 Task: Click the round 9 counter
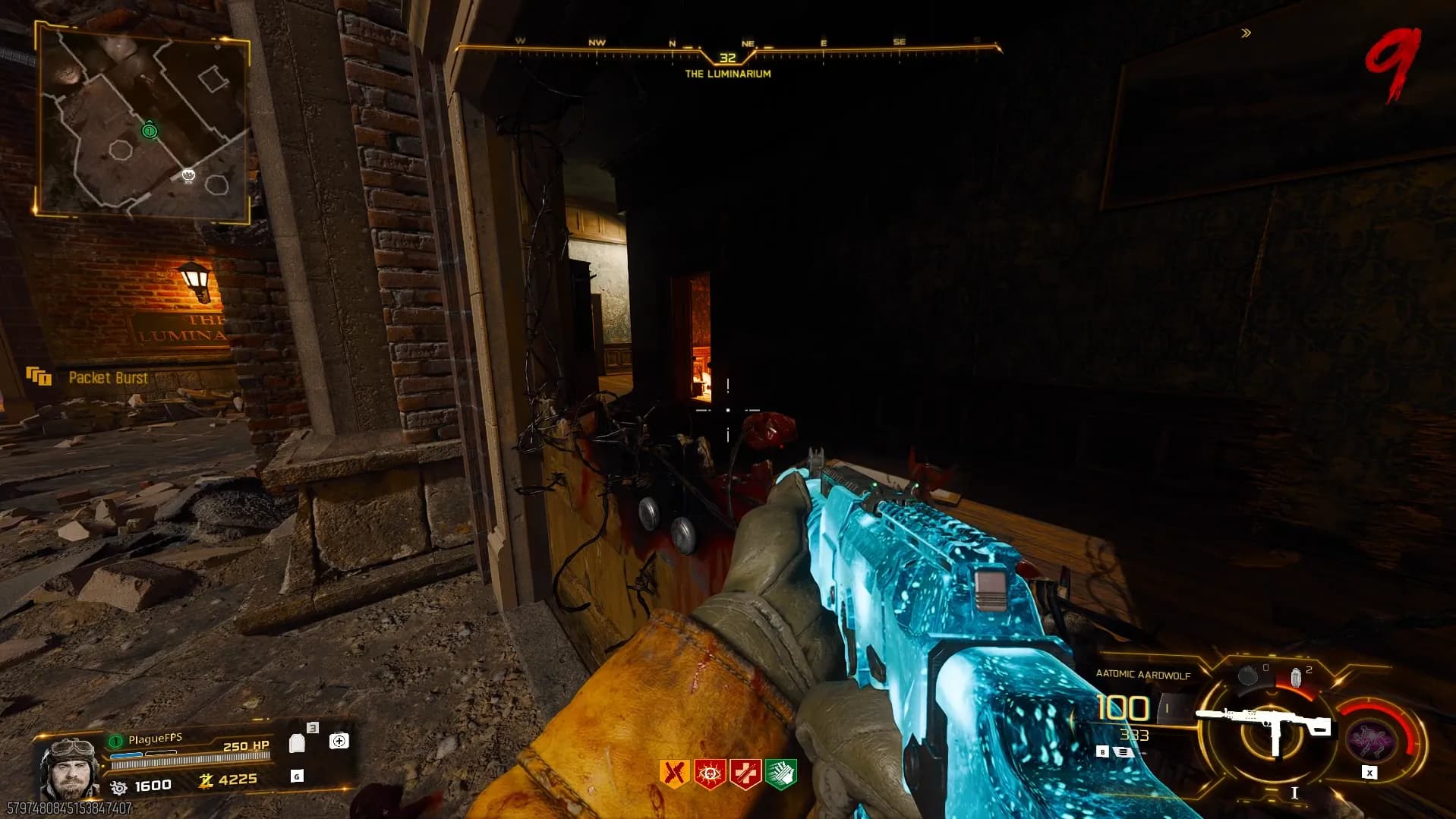point(1392,65)
